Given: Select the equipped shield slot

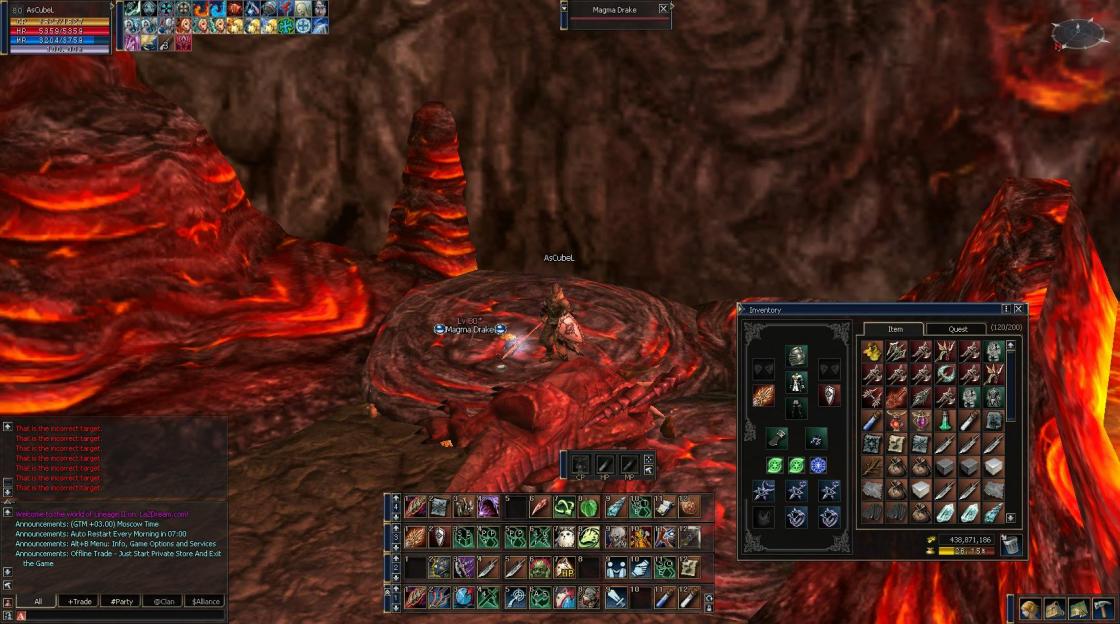Looking at the screenshot, I should pos(829,395).
